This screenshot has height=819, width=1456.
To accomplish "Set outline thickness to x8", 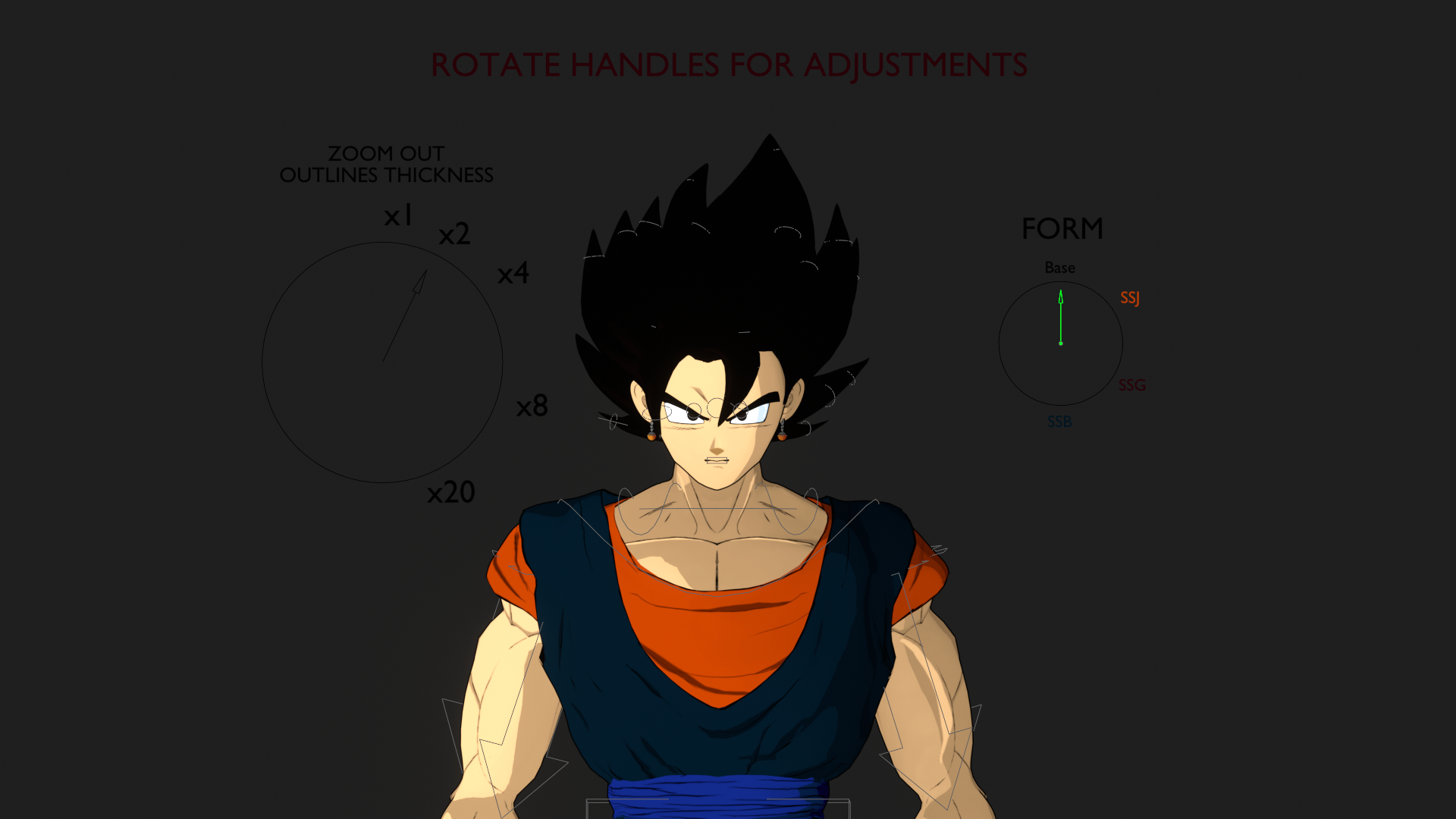I will pyautogui.click(x=531, y=407).
